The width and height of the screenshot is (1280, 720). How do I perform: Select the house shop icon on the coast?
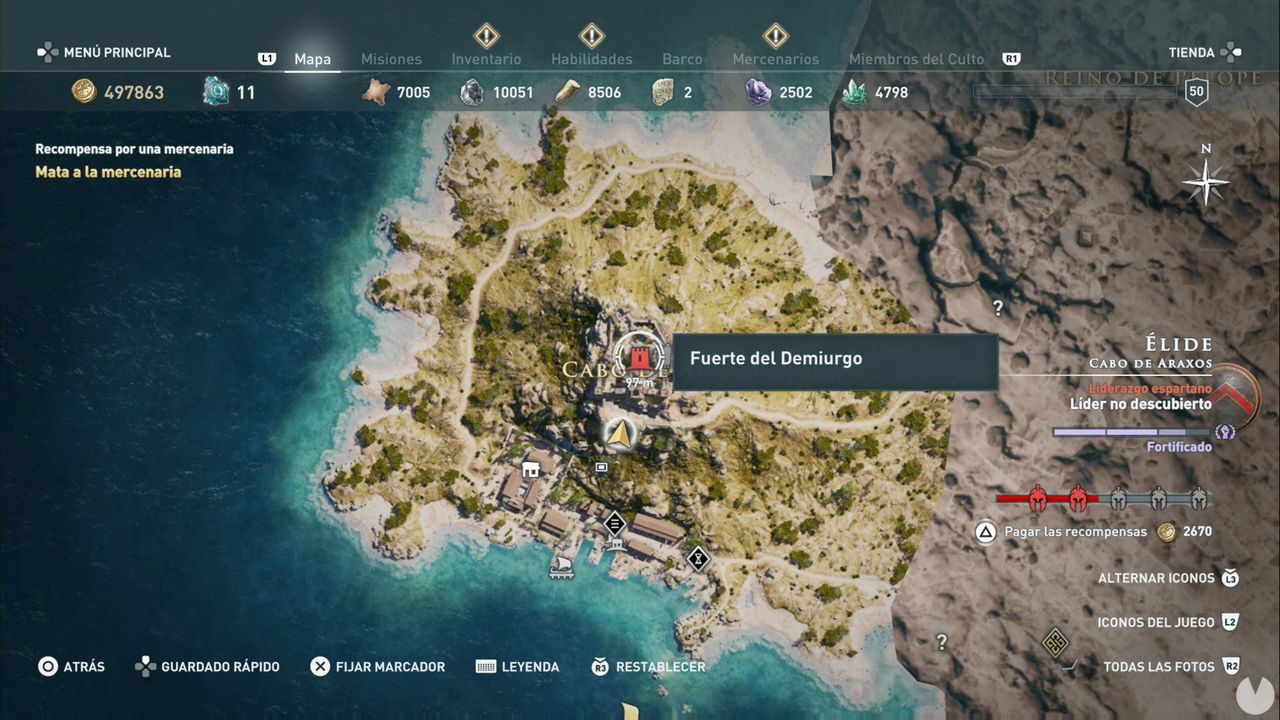531,469
